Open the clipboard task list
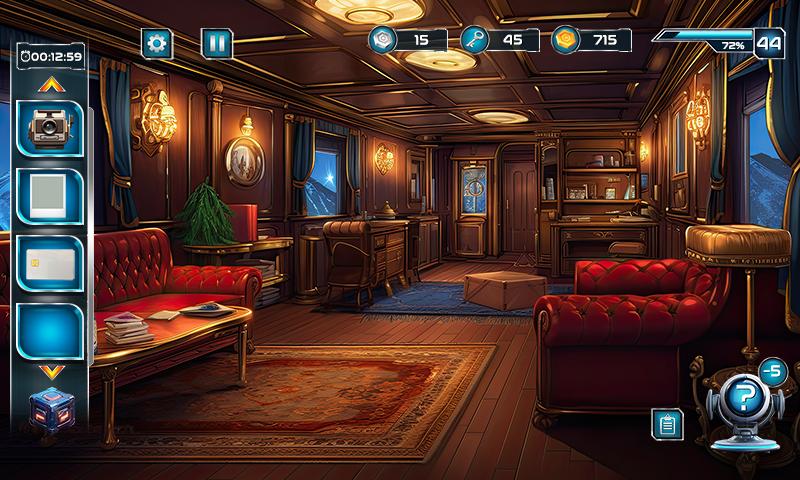 667,424
